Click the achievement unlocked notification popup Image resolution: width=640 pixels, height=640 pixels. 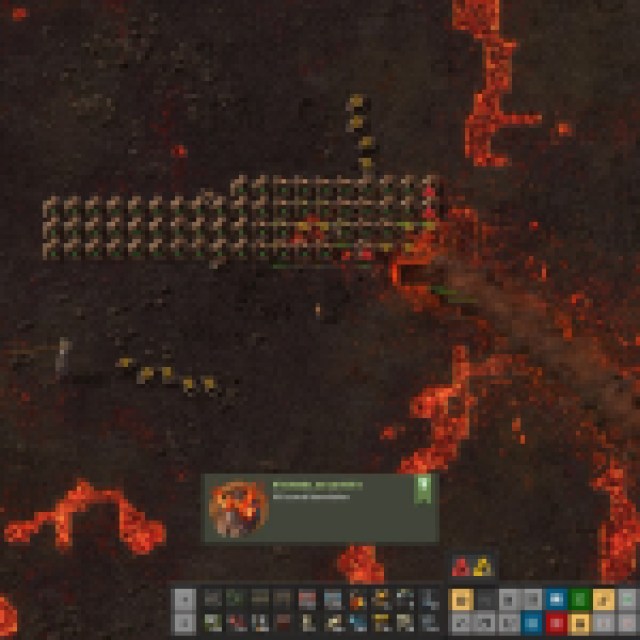pyautogui.click(x=320, y=508)
